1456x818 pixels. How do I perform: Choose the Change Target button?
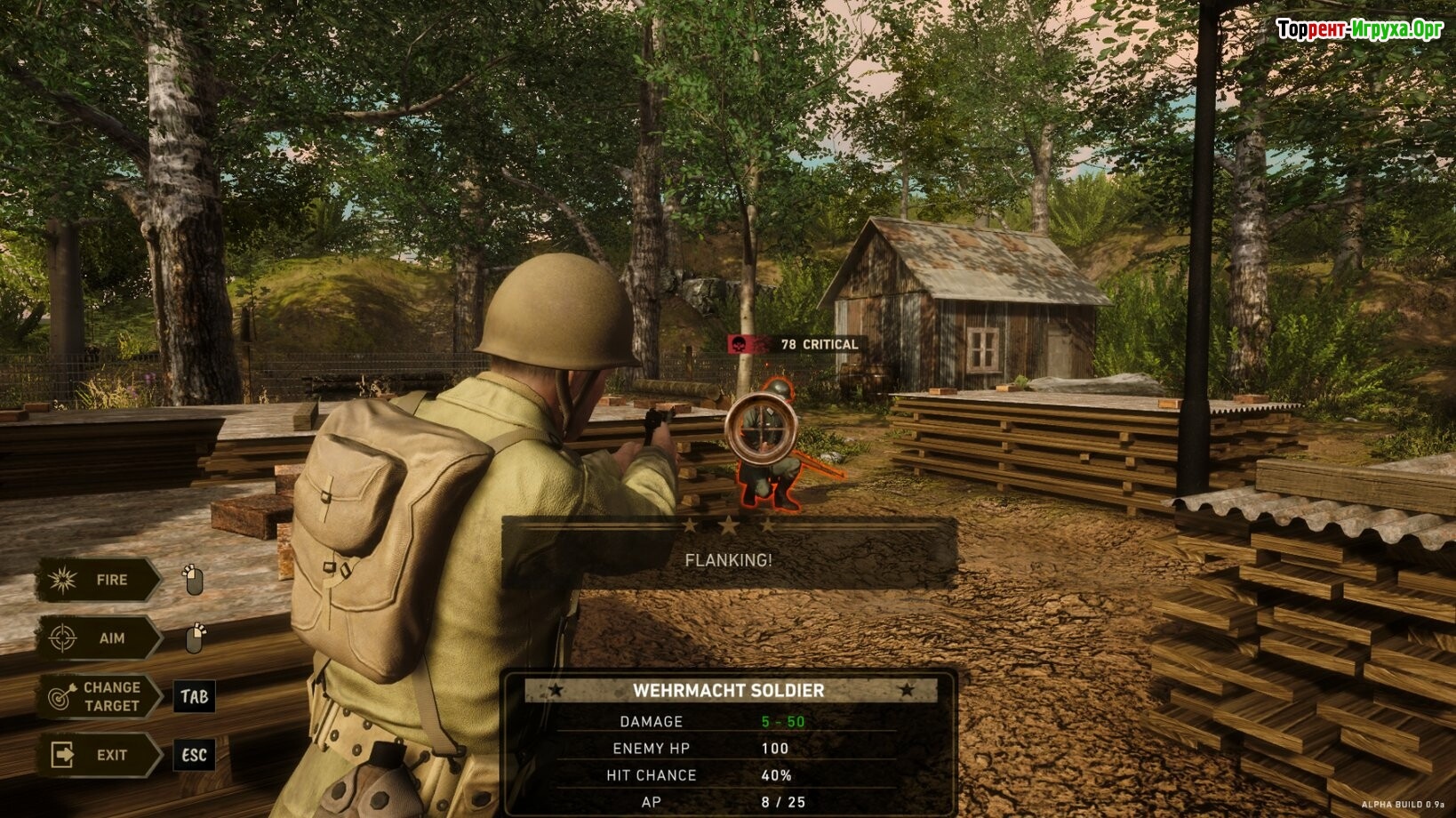click(x=100, y=696)
